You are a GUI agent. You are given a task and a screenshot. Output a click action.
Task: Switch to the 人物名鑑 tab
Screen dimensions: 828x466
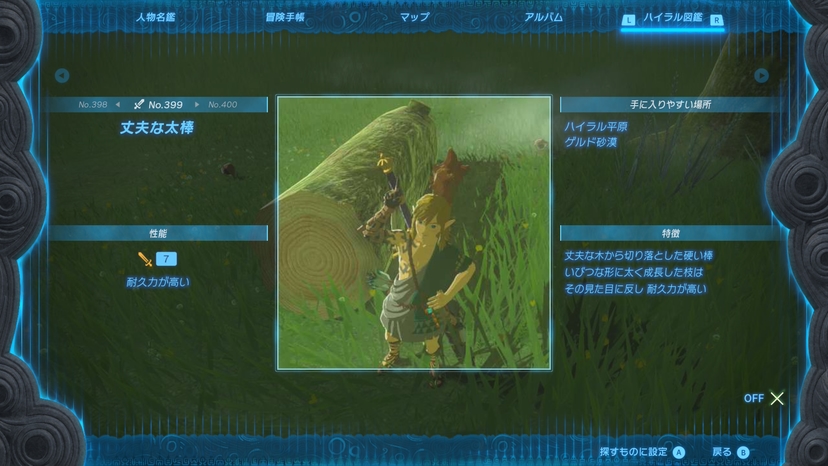157,18
